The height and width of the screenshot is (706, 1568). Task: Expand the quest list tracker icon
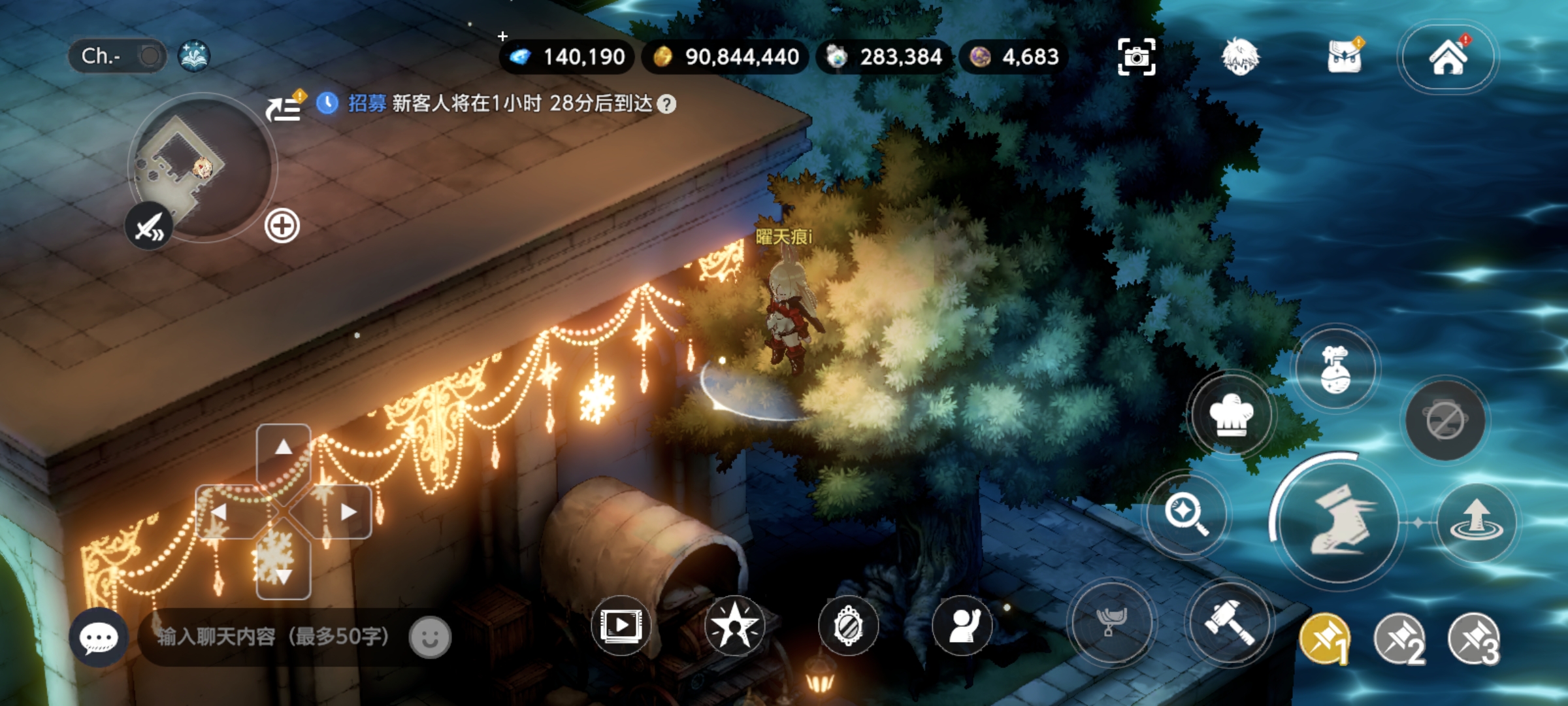(284, 109)
